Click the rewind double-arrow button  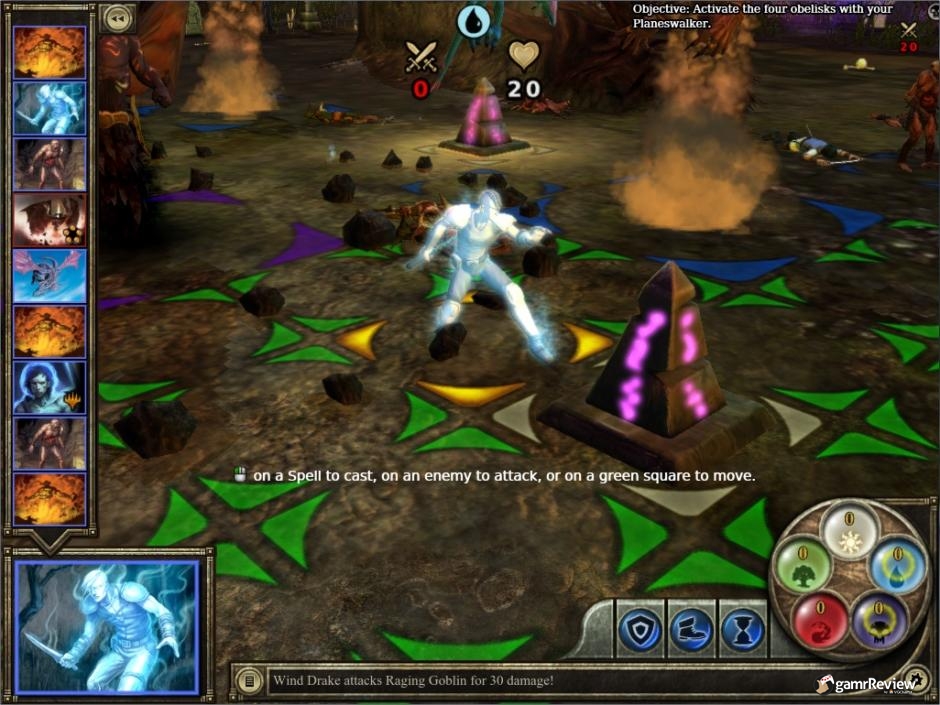[x=117, y=18]
